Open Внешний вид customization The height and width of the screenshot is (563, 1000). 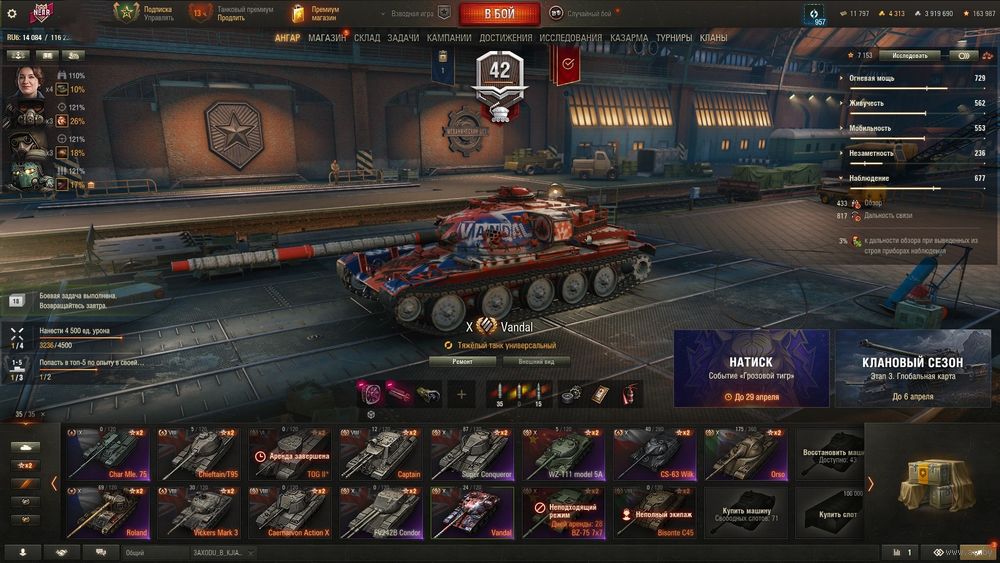[x=536, y=361]
